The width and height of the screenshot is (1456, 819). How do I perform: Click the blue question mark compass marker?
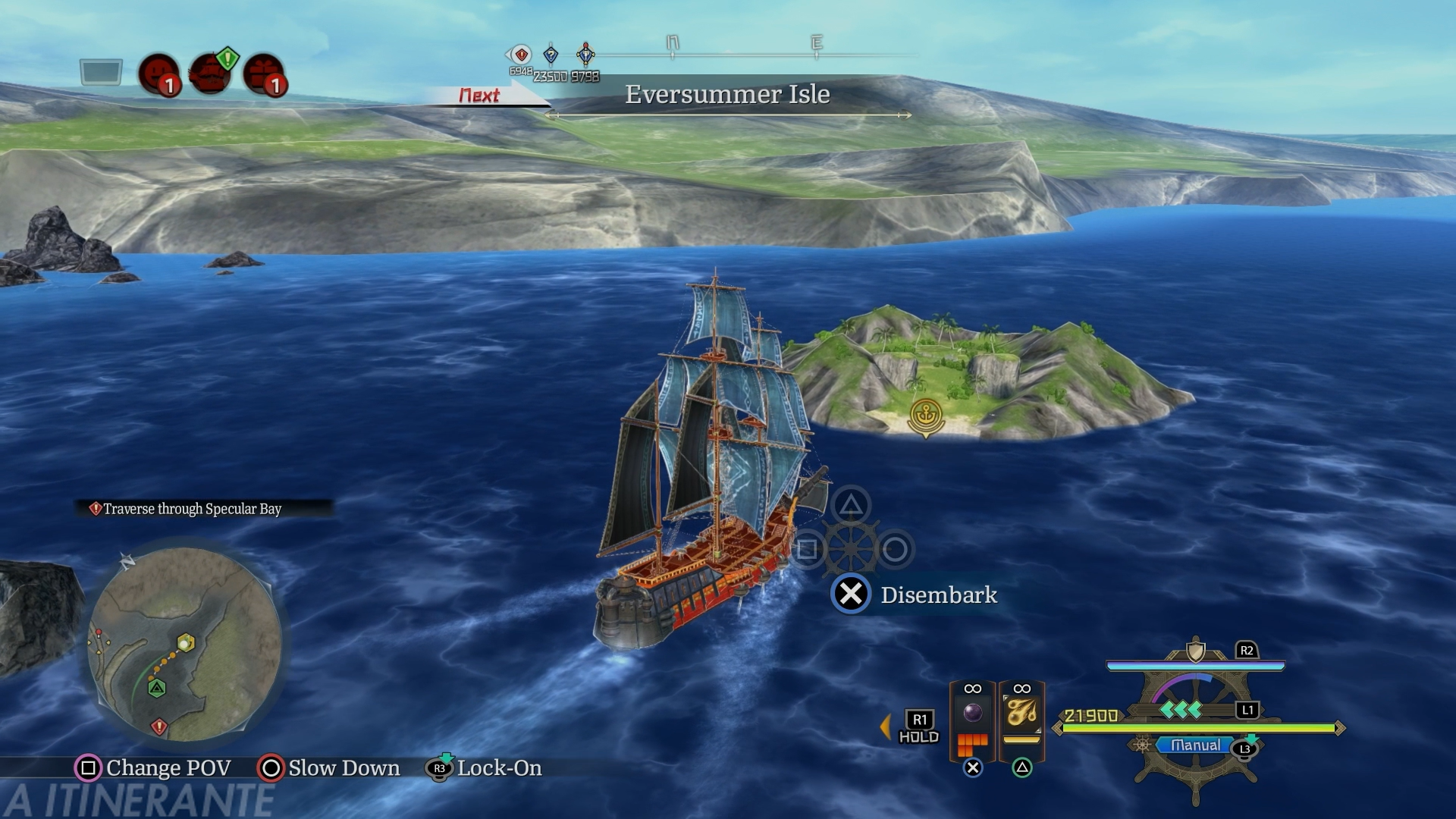pos(551,55)
